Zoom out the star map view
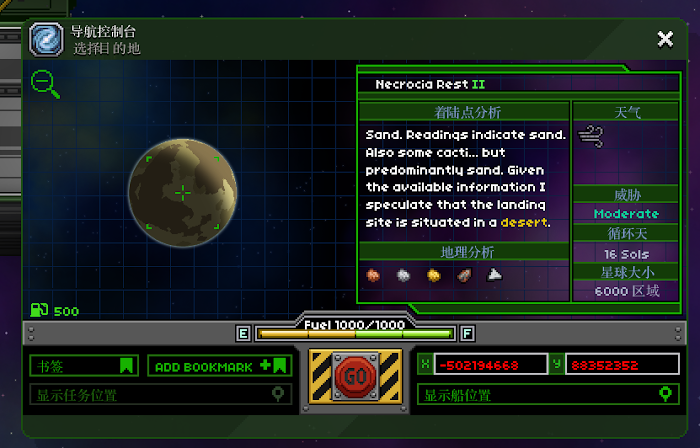Screen dimensions: 700x448 tap(45, 84)
